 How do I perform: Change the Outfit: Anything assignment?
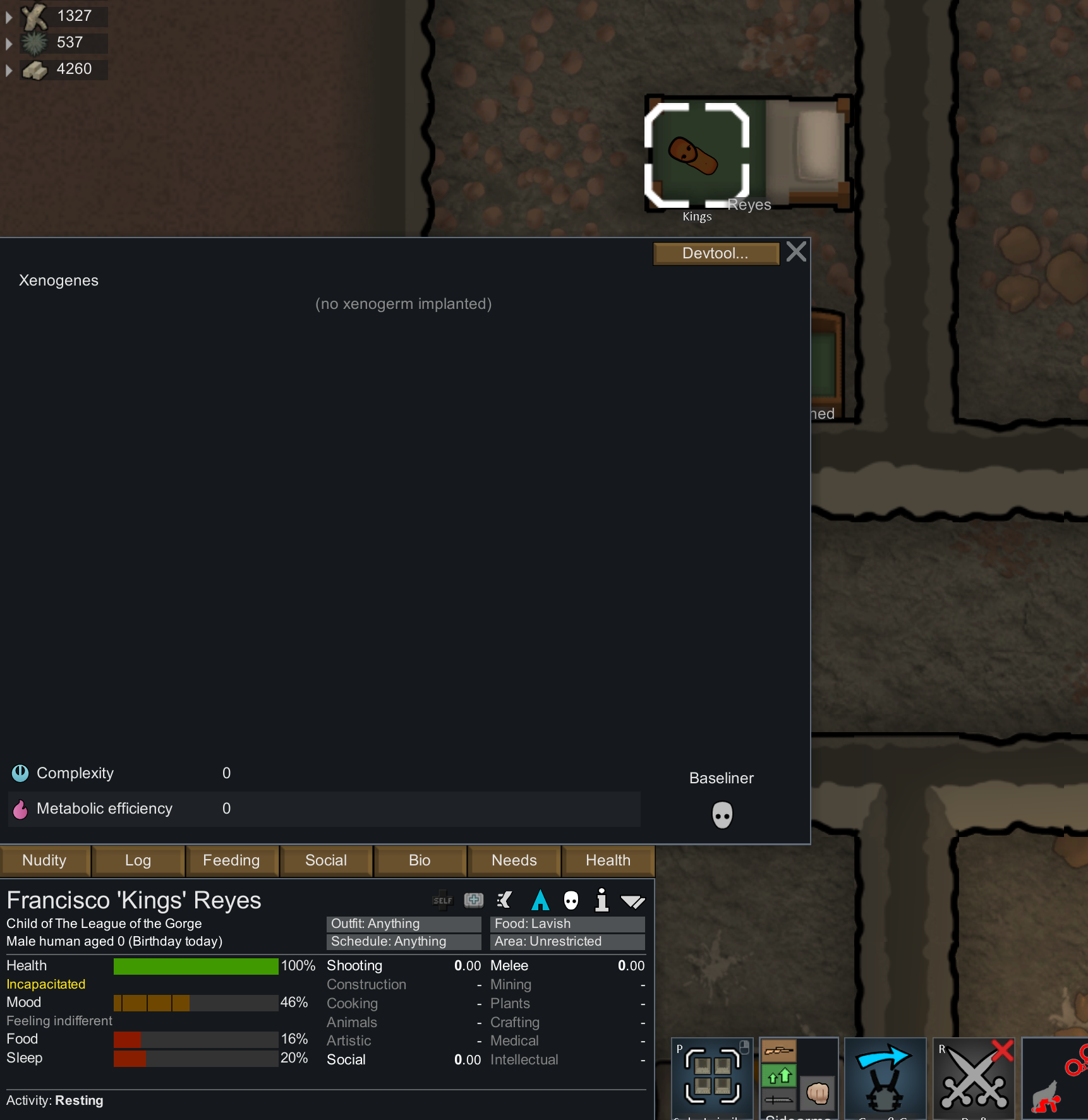point(403,924)
